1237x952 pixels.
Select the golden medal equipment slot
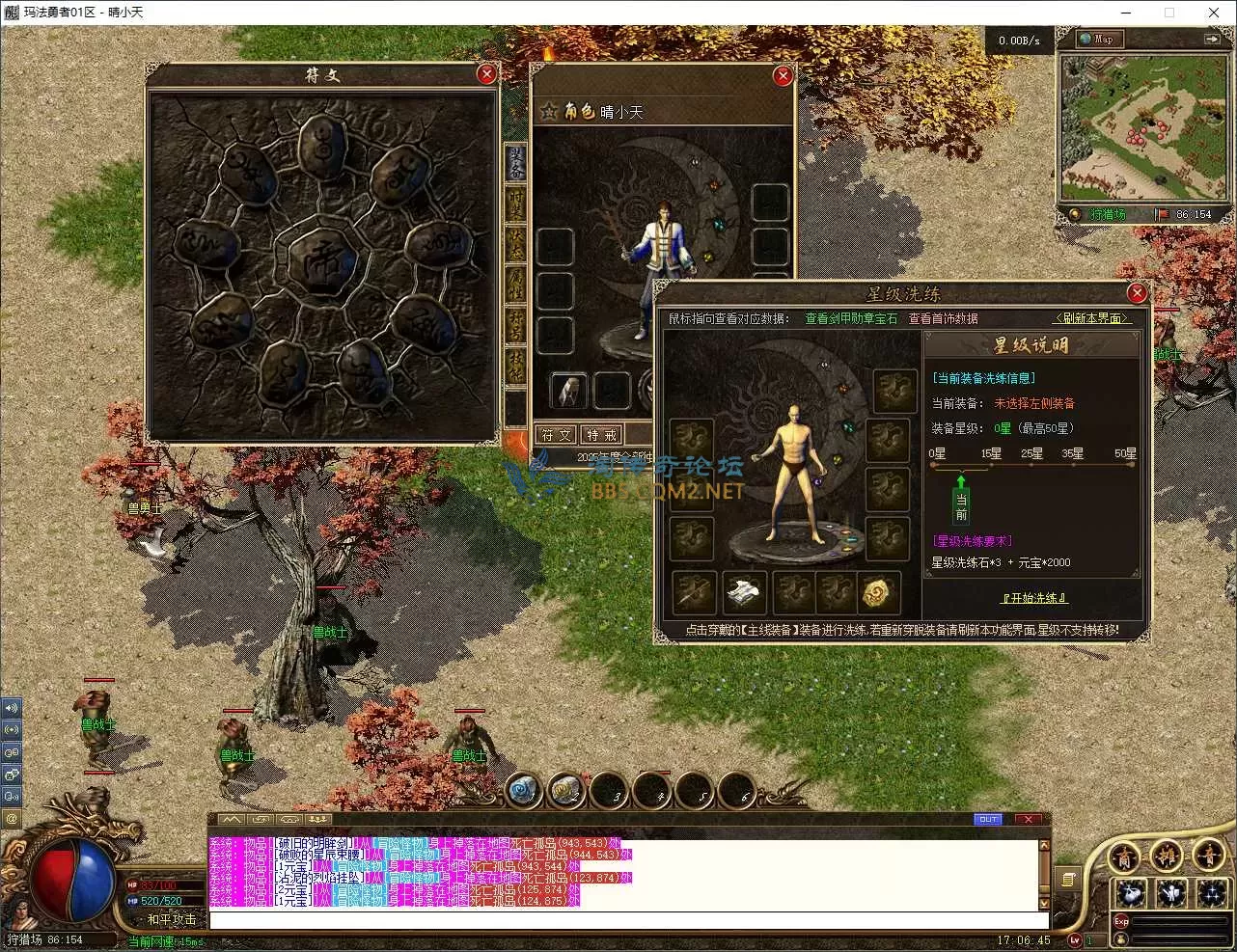pyautogui.click(x=876, y=592)
